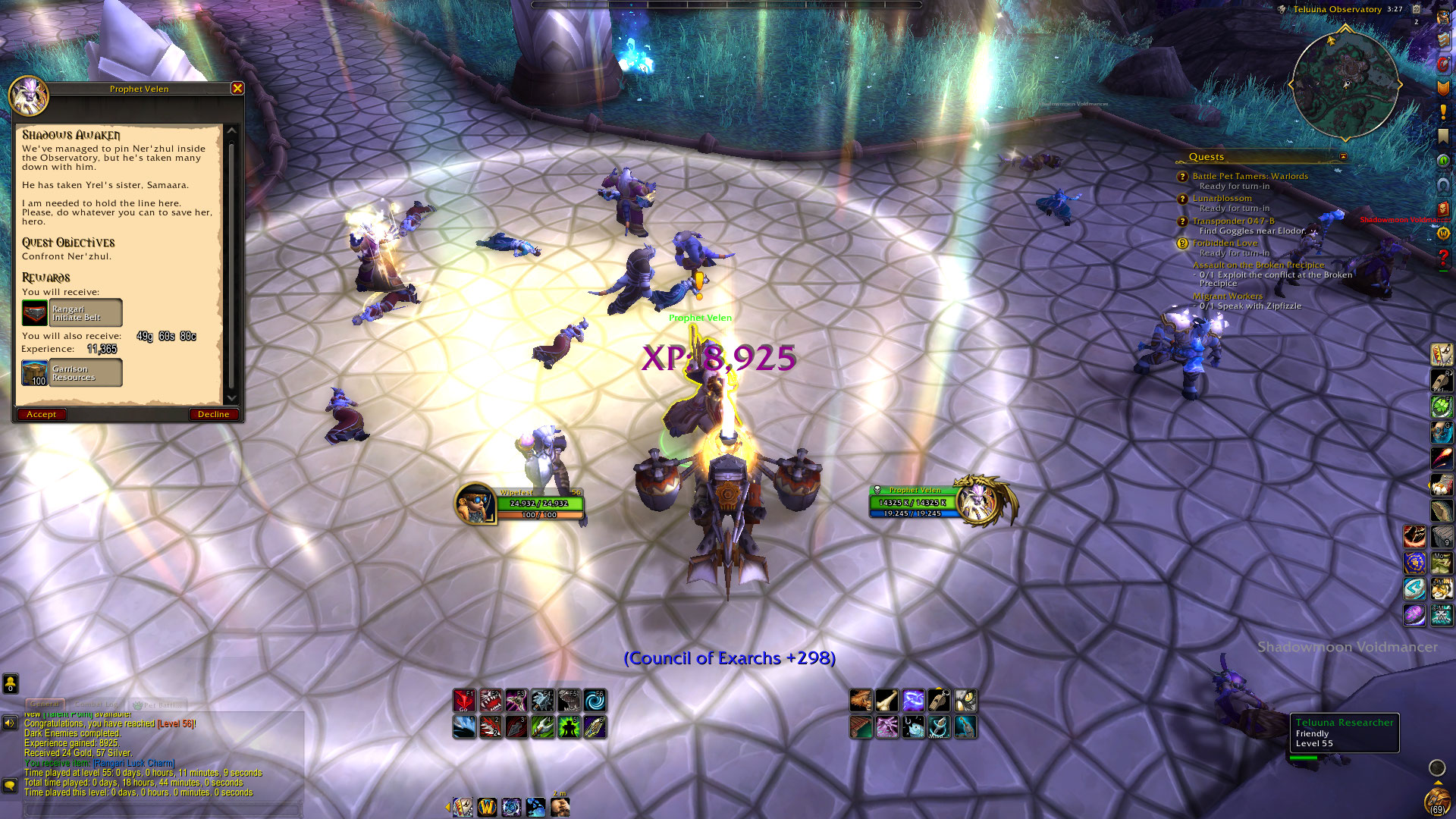The image size is (1456, 819).
Task: Open the chat speech bubble menu
Action: [x=10, y=785]
